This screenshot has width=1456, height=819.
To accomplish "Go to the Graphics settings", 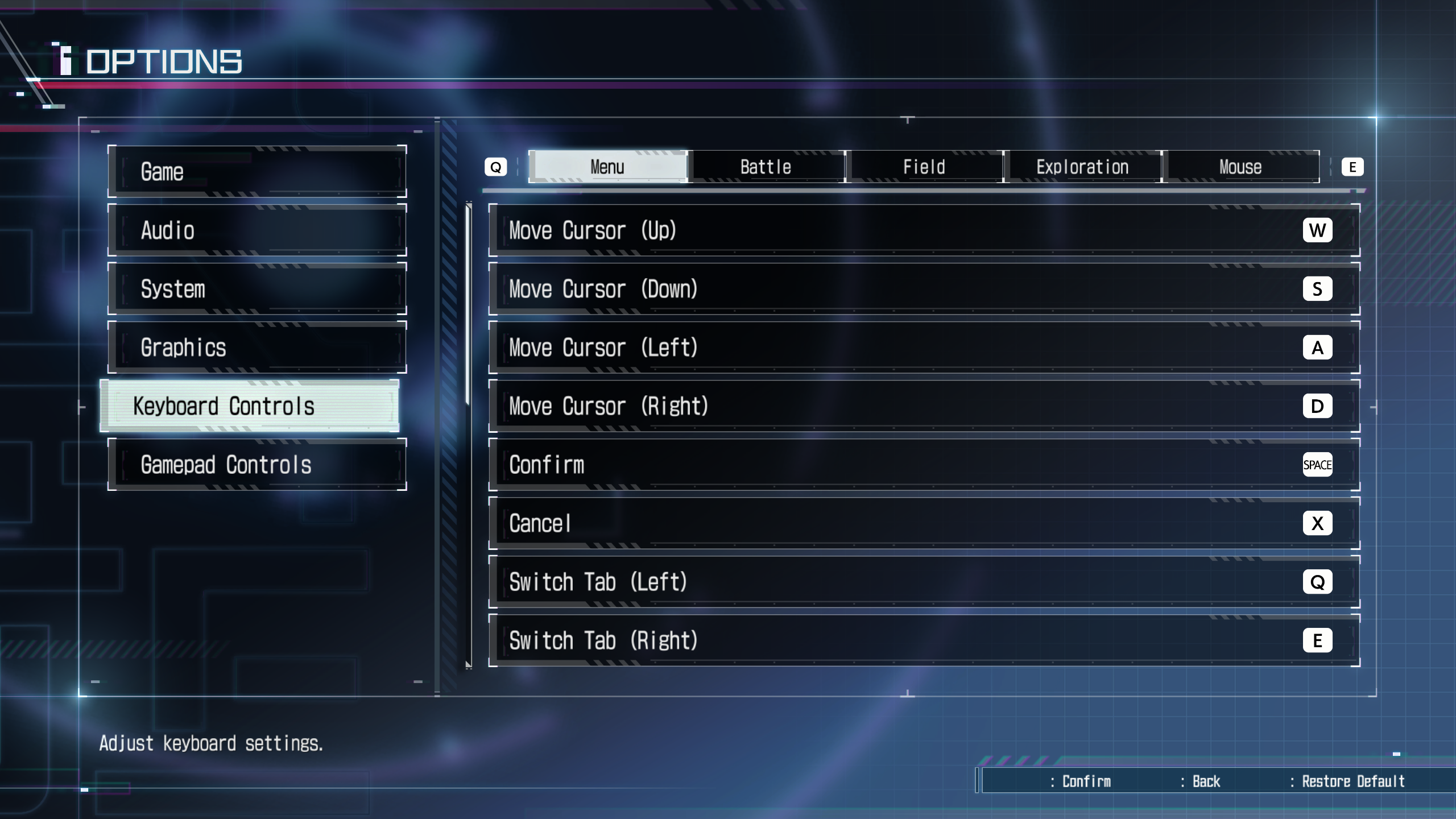I will pos(257,348).
